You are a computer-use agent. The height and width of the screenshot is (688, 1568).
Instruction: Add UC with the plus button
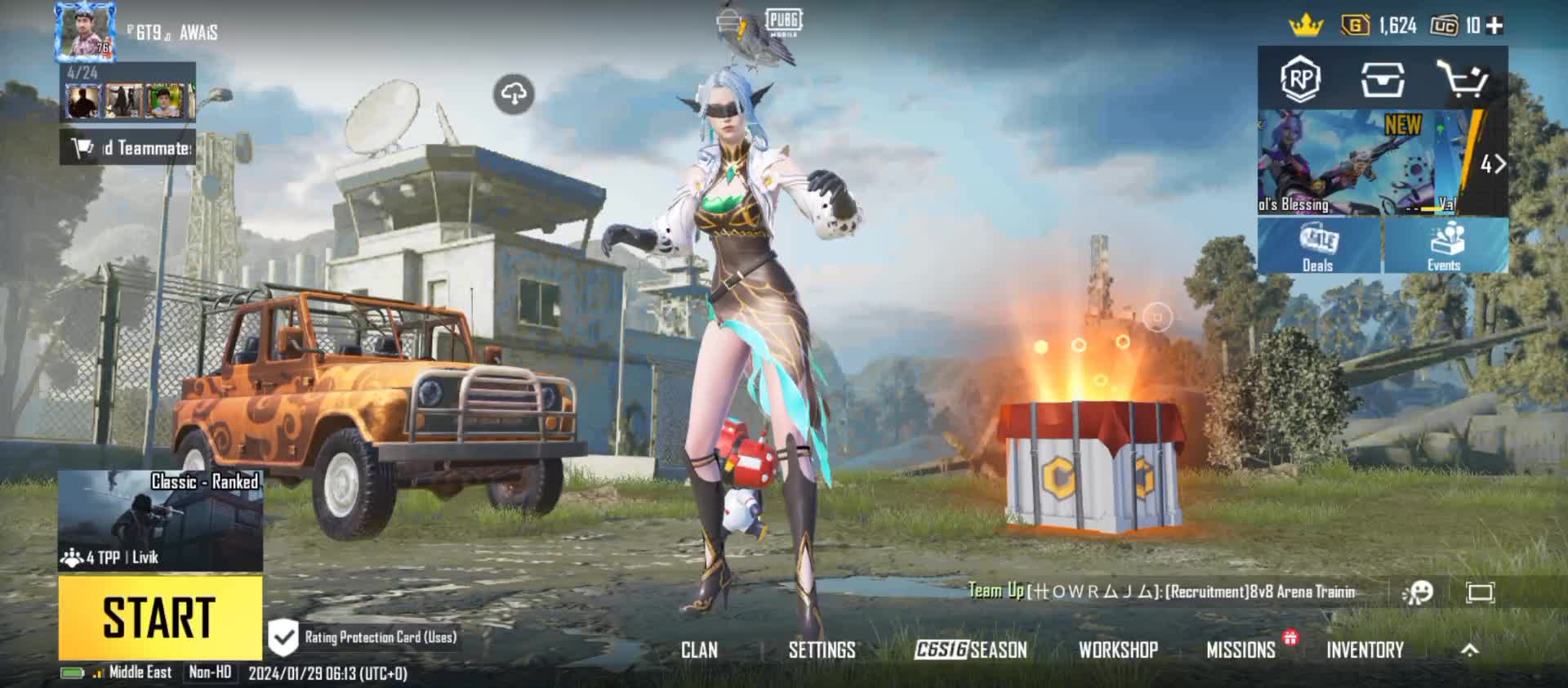pos(1494,26)
